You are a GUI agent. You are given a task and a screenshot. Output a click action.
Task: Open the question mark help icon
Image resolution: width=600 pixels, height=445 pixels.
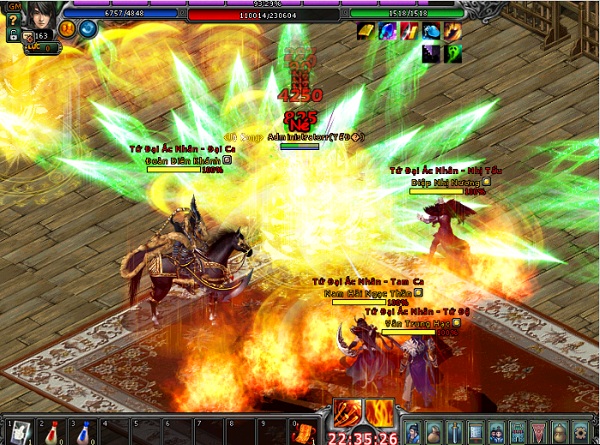(11, 19)
